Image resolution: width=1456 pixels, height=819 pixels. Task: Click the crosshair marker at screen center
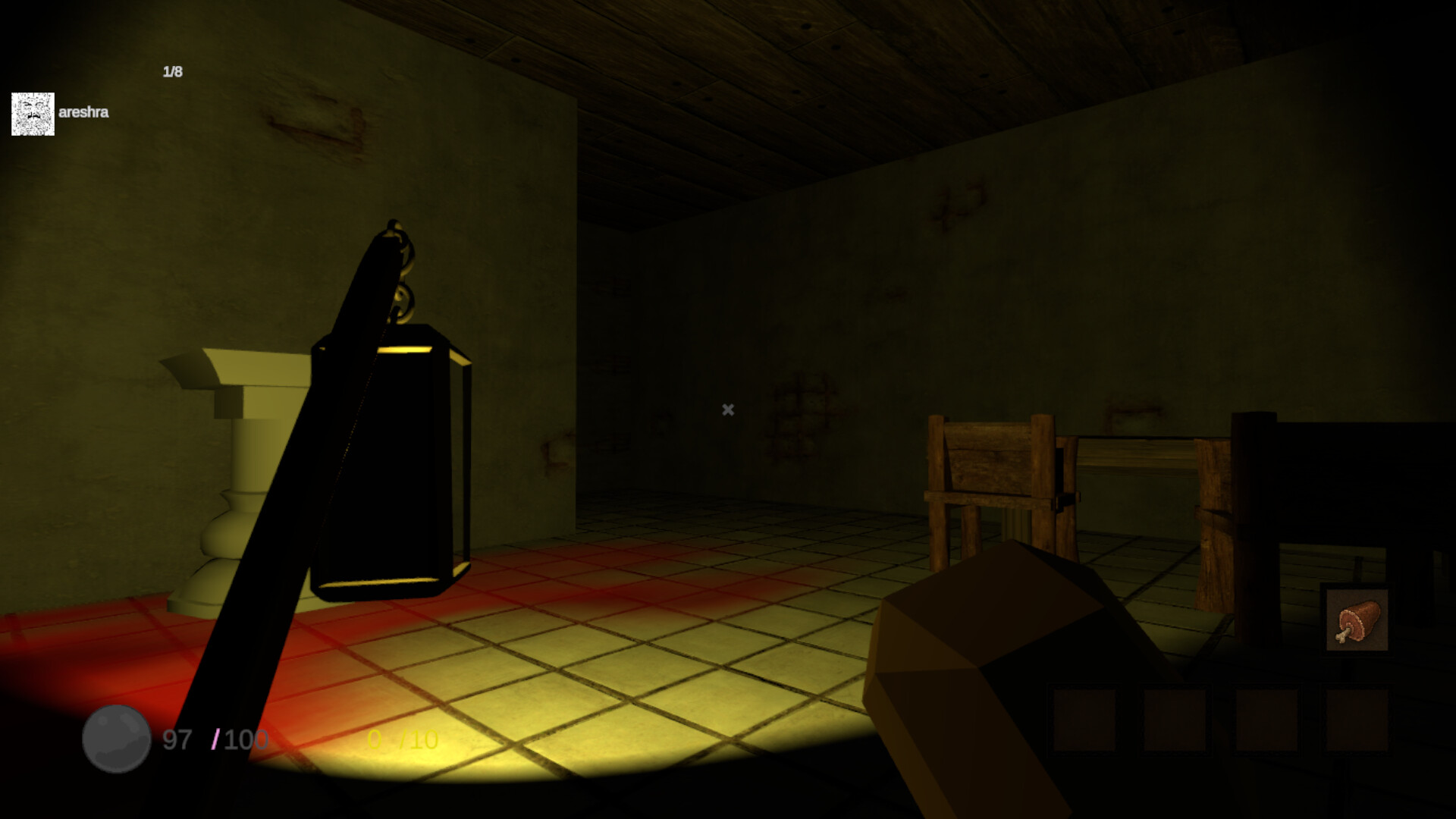pos(727,409)
